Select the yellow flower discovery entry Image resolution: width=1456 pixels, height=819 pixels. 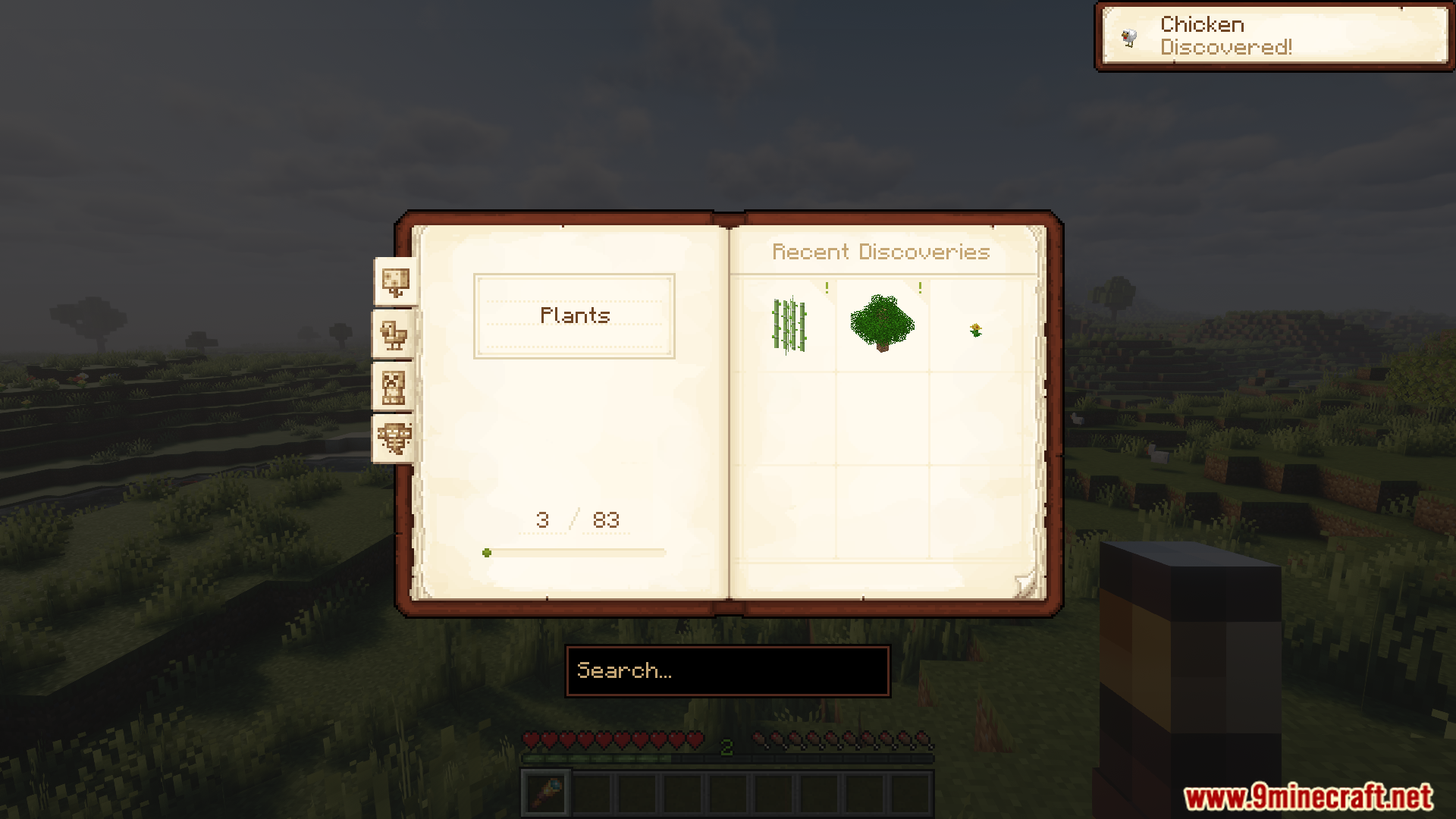(x=976, y=329)
